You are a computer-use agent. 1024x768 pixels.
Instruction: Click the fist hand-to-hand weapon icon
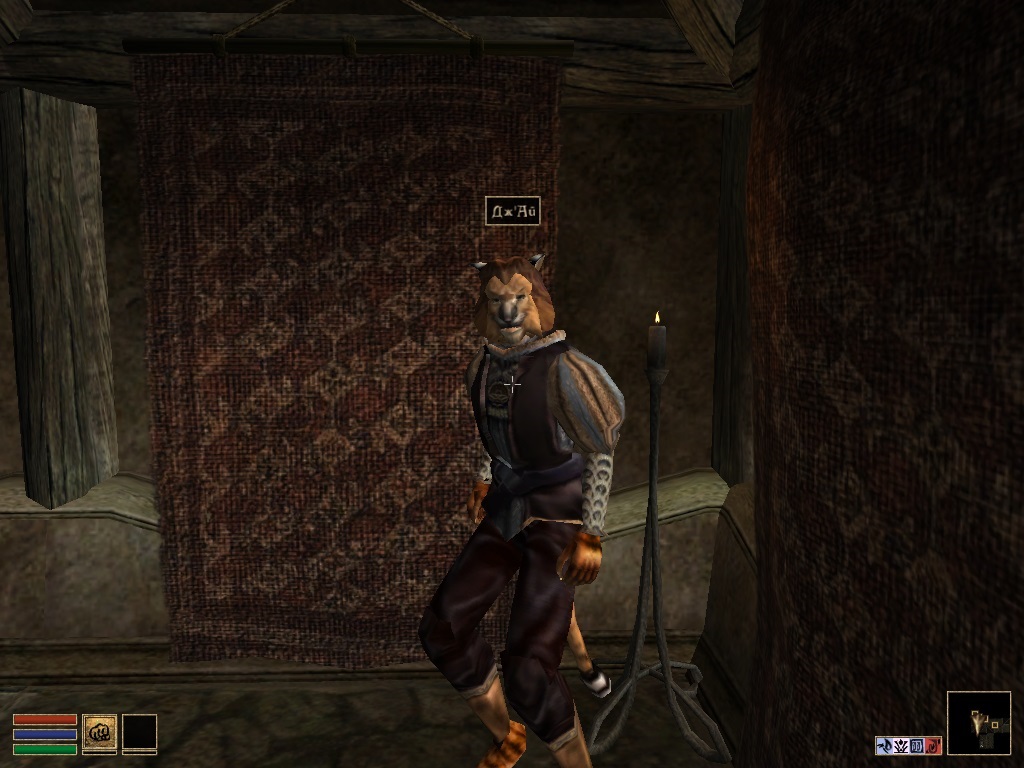tap(99, 732)
